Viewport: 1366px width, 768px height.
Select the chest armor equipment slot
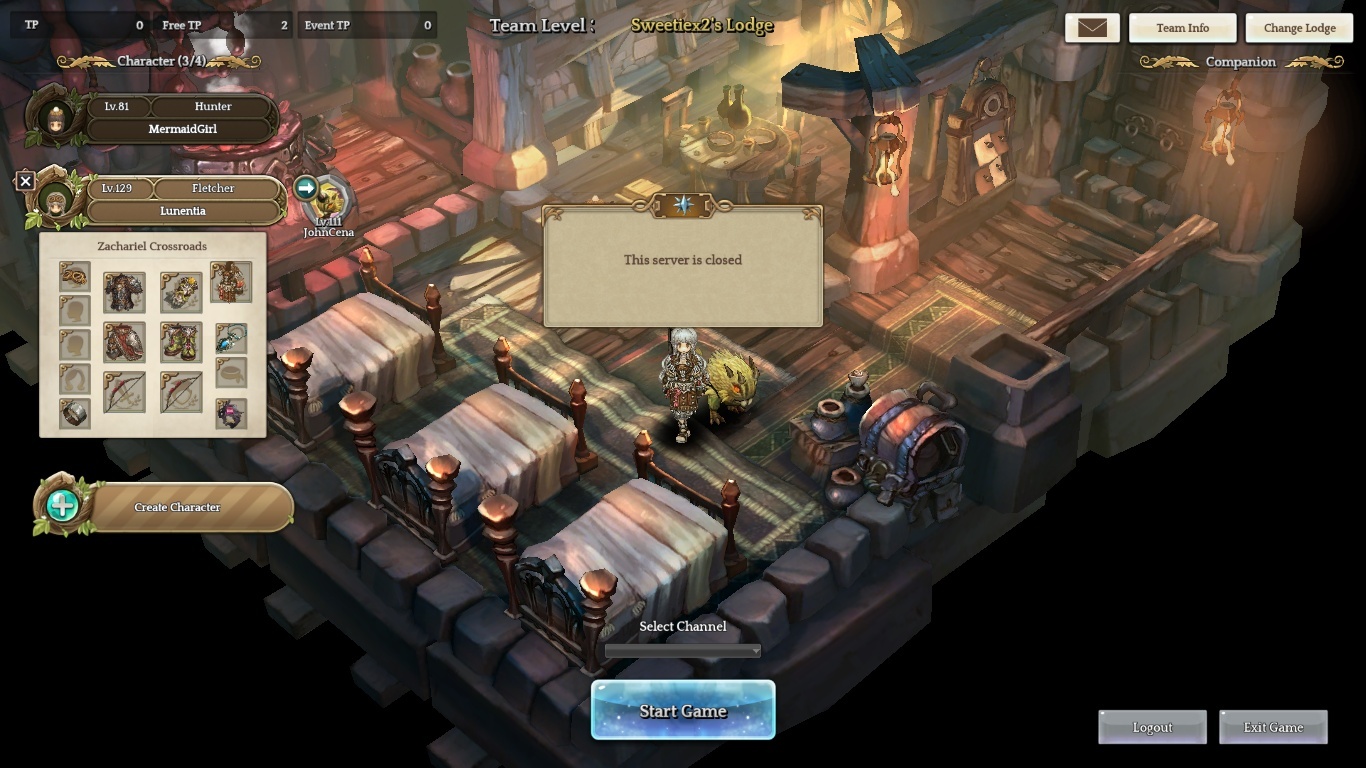tap(124, 292)
